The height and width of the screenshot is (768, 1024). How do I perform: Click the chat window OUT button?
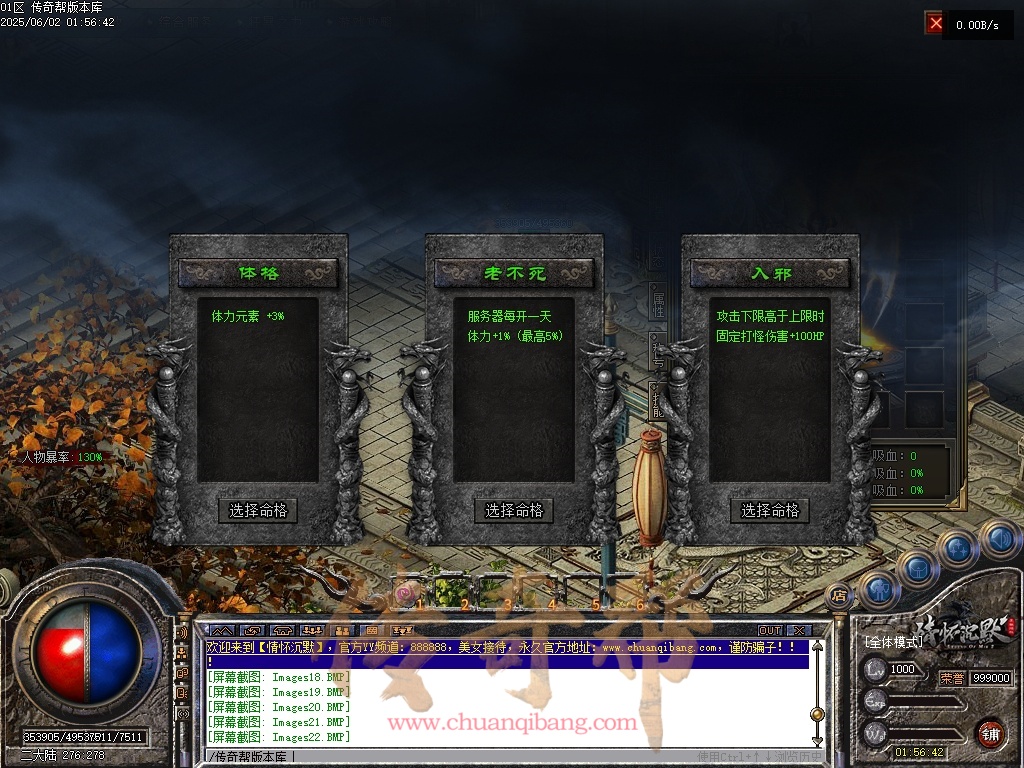point(769,630)
